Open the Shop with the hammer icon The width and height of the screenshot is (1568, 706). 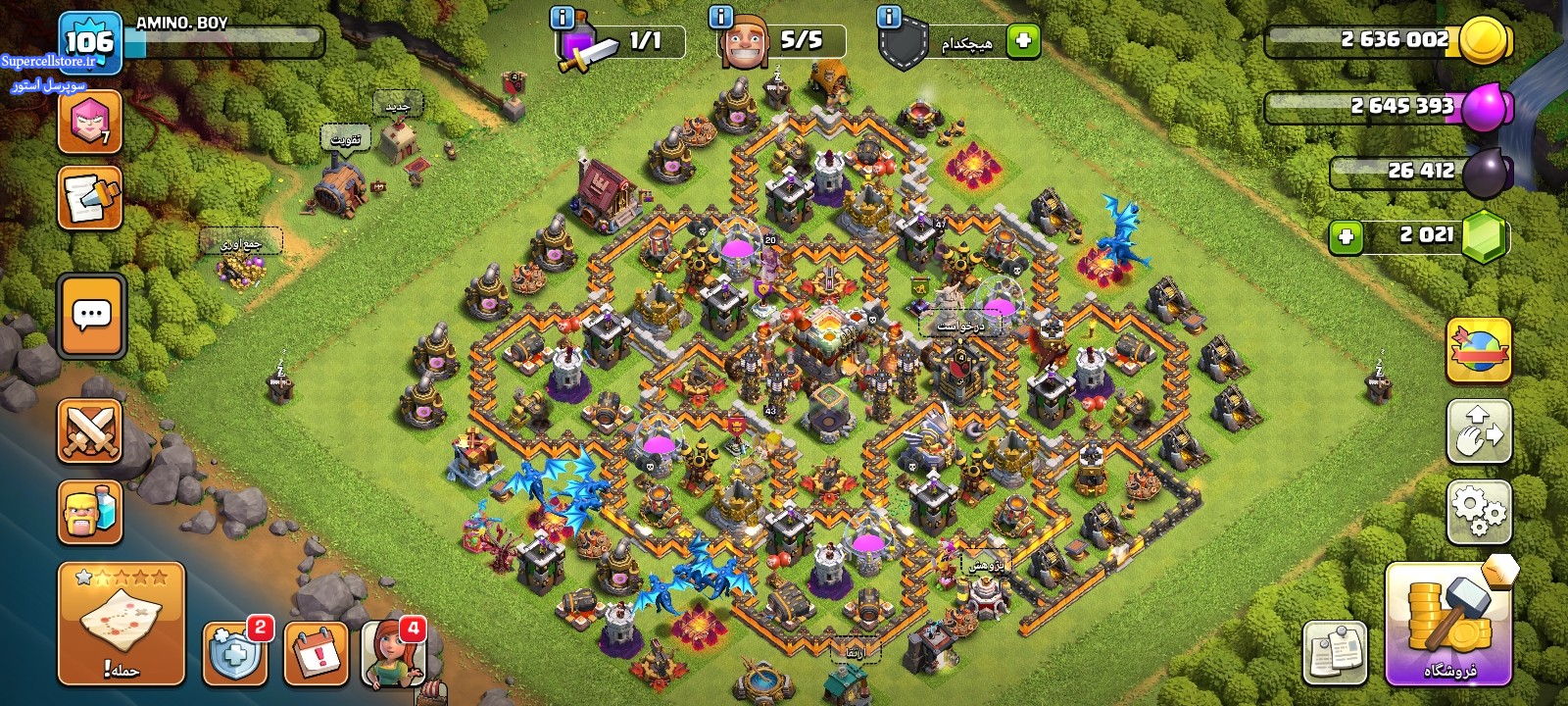point(1448,624)
